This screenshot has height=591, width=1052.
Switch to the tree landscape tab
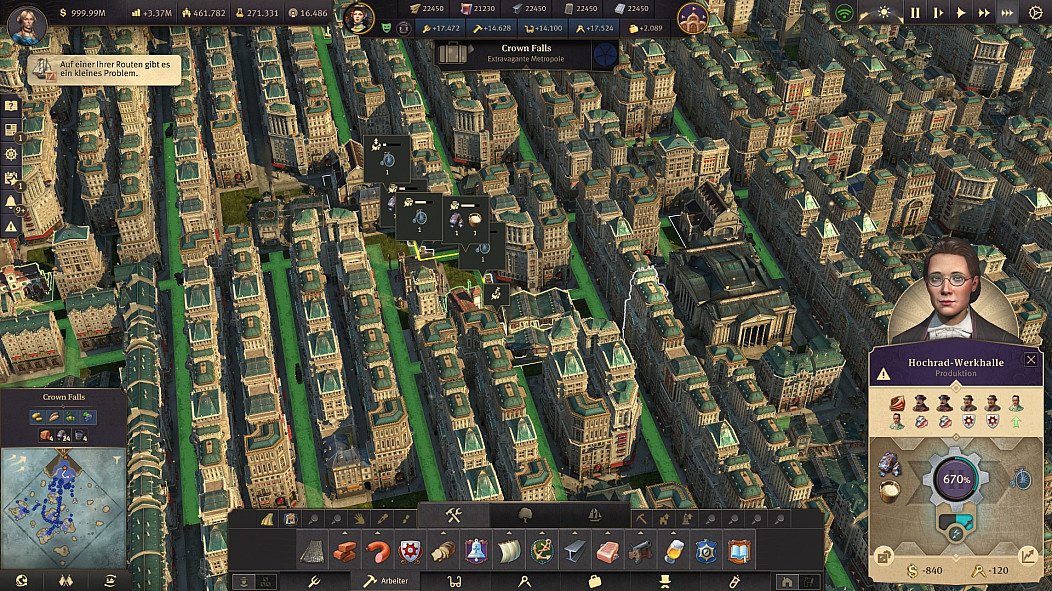[x=523, y=515]
